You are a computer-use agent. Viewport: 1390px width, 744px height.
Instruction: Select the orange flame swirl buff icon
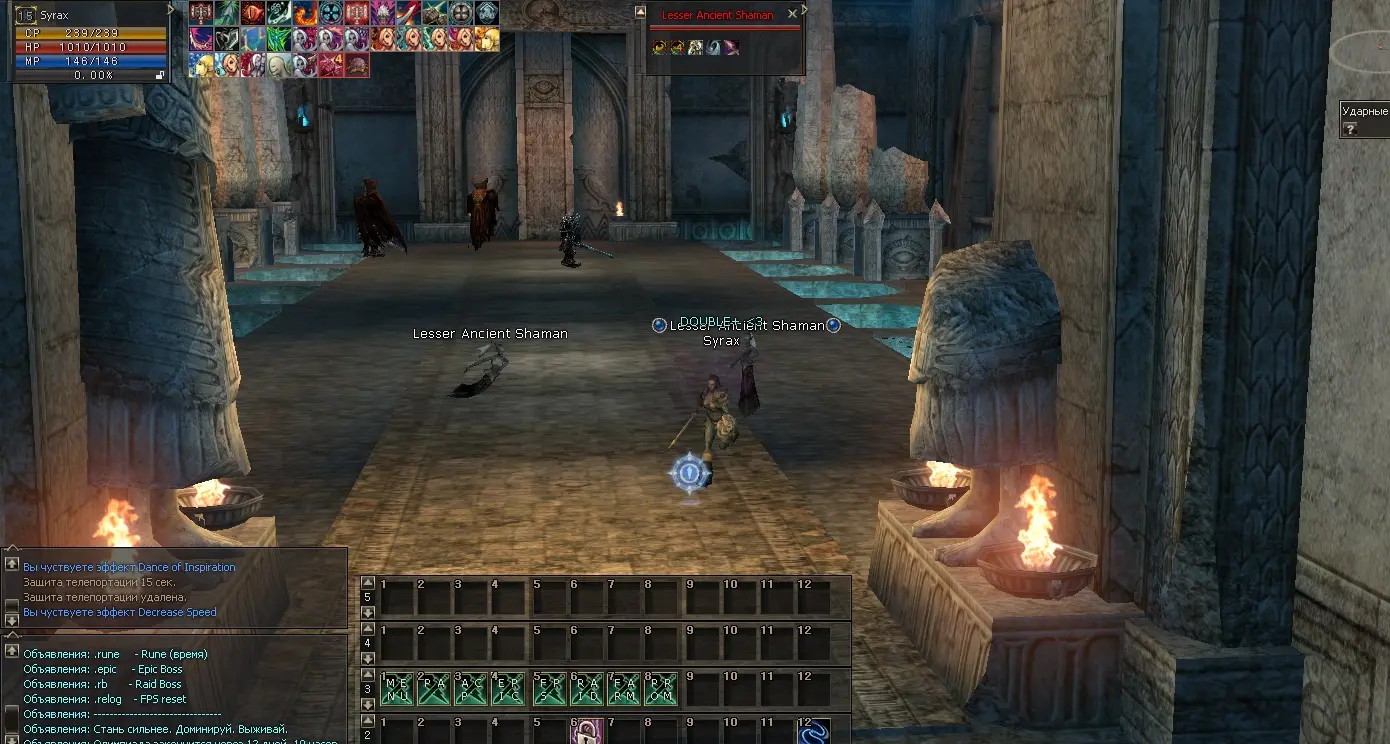(x=305, y=13)
